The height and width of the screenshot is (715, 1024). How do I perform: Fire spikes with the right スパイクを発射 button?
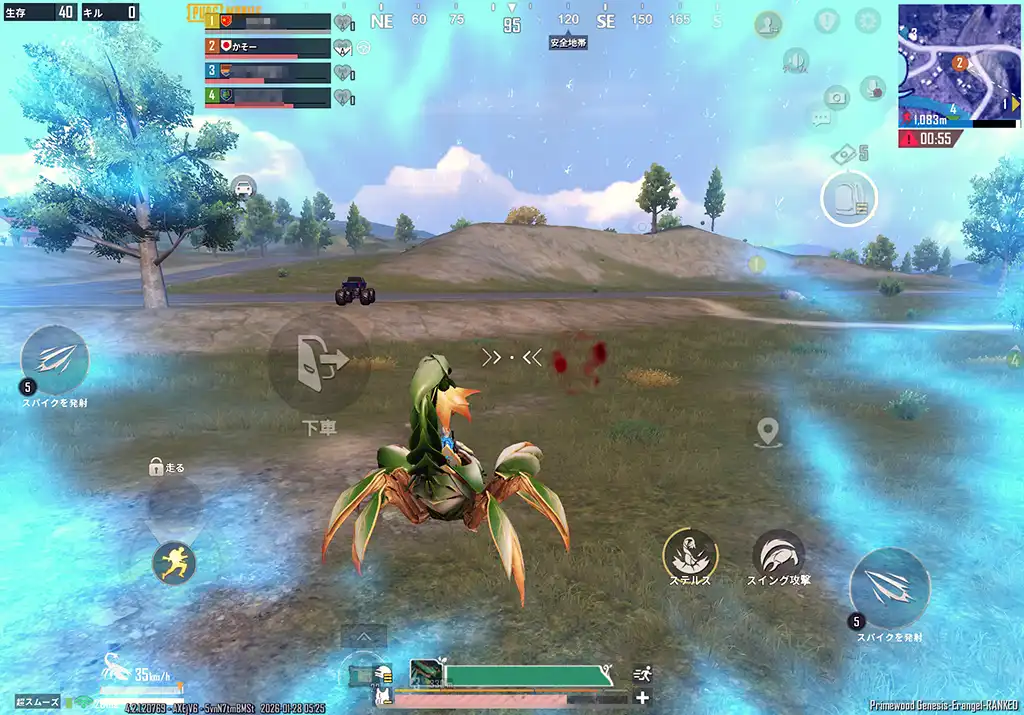pos(889,588)
